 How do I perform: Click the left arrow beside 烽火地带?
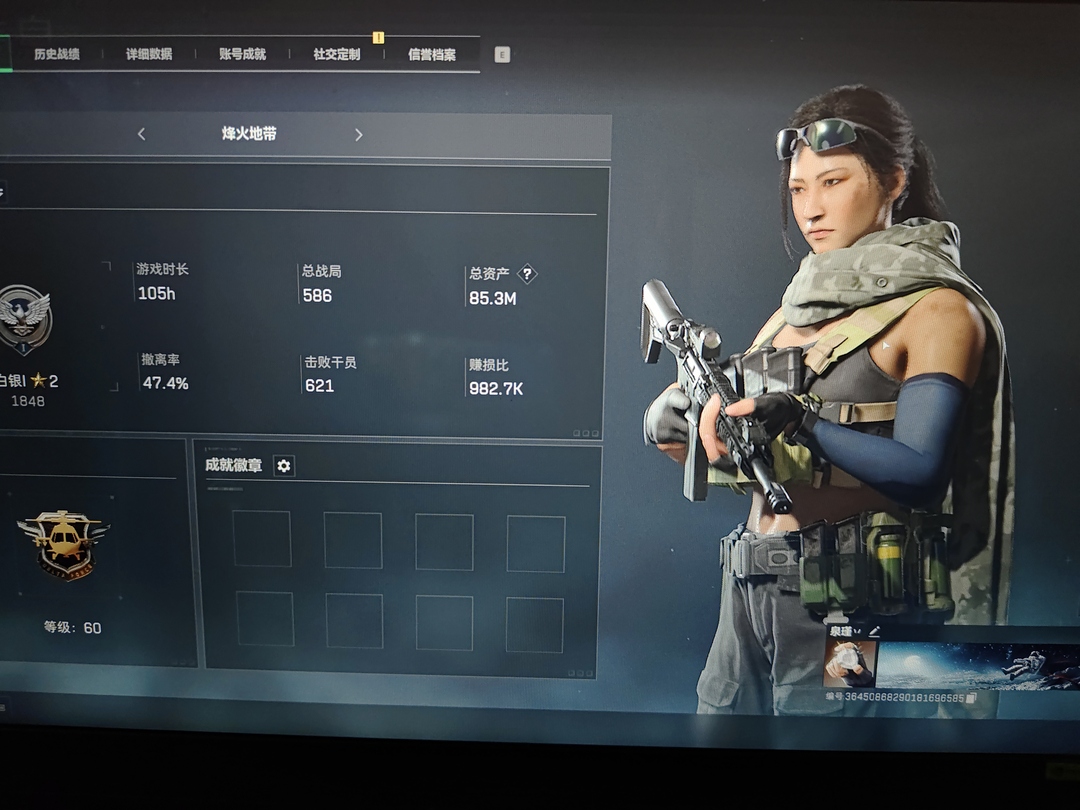(x=141, y=134)
